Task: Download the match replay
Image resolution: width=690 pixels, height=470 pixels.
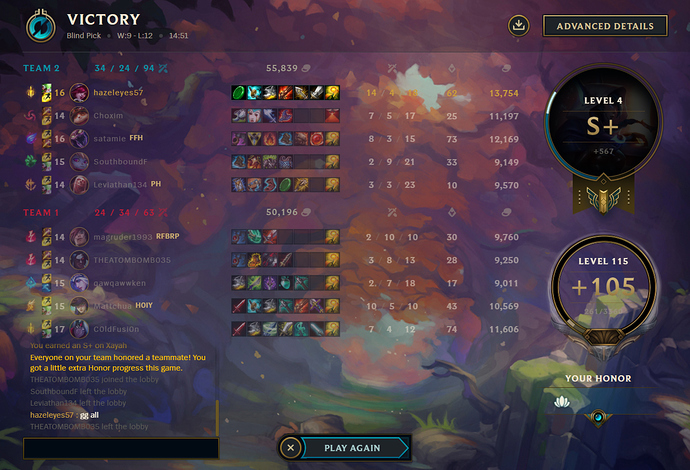Action: coord(518,26)
